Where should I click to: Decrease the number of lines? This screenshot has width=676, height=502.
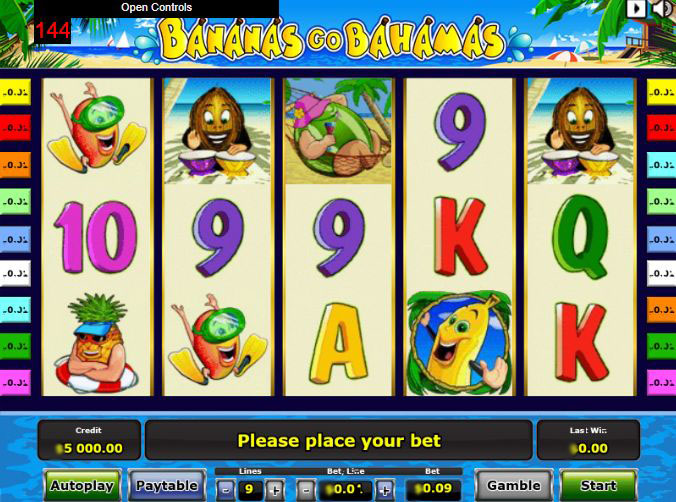226,490
